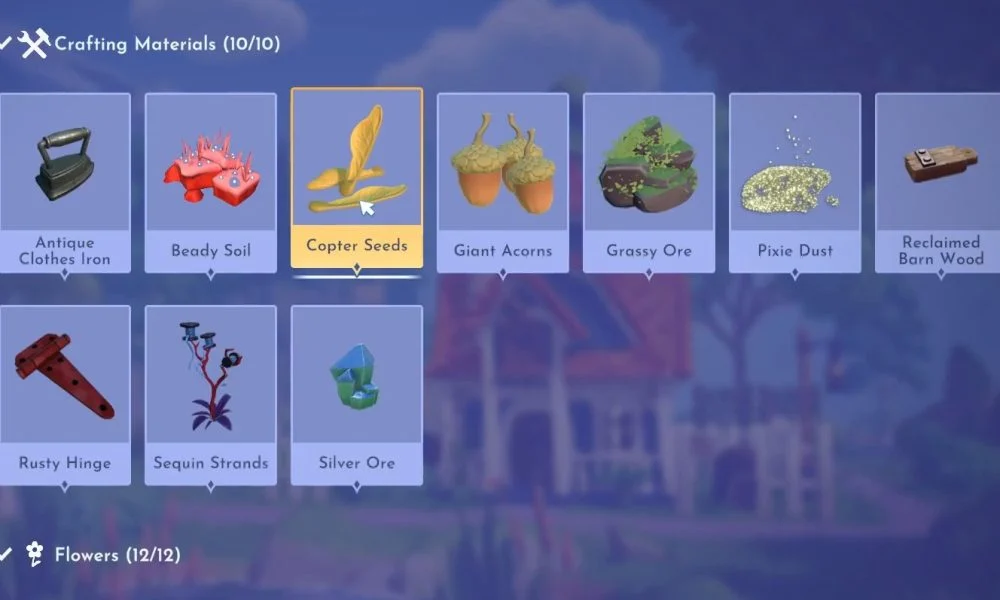Select the Sequin Strands card
The width and height of the screenshot is (1000, 600).
tap(211, 393)
